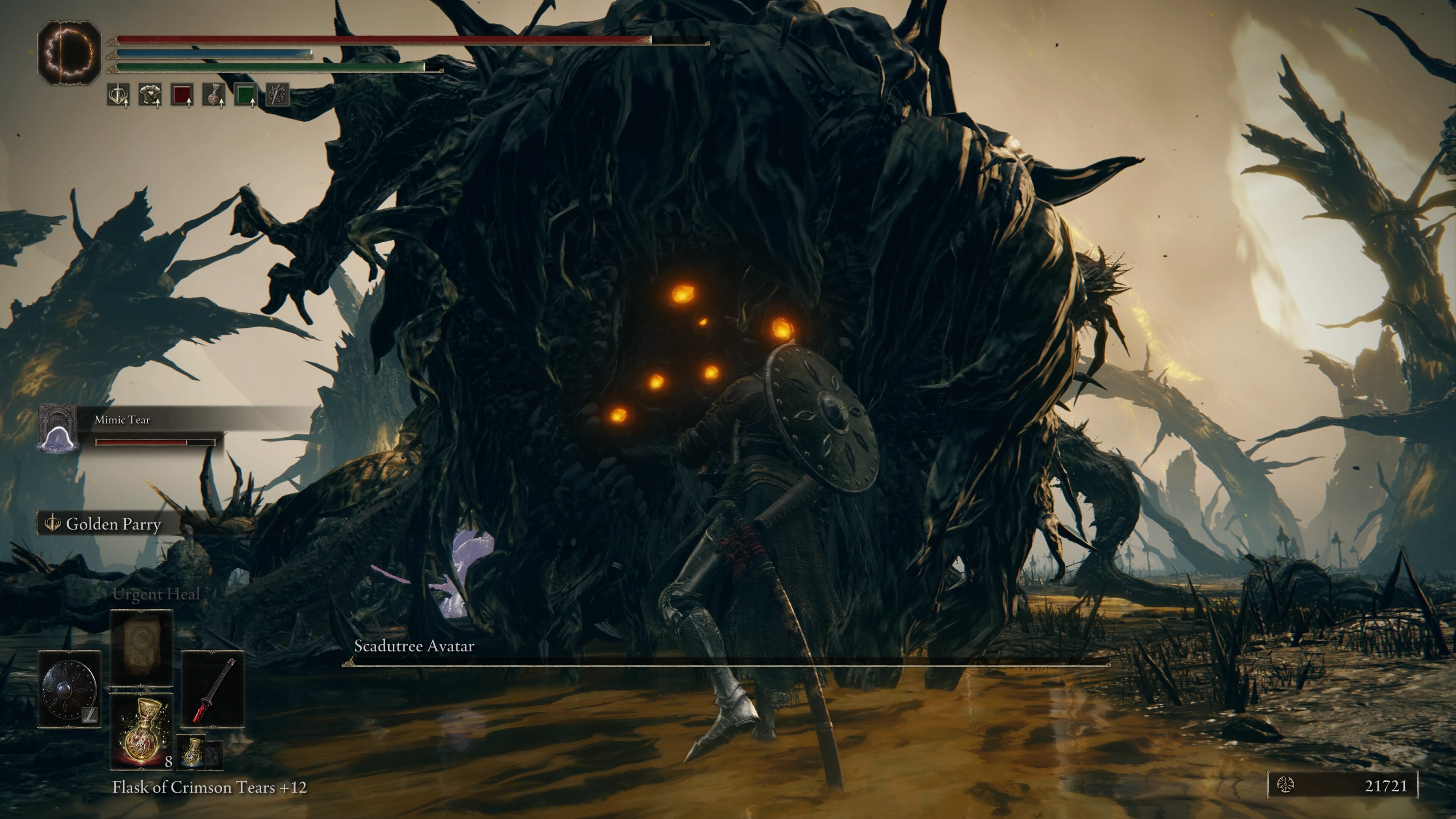
Task: Choose the red katana right-hand slot
Action: click(213, 689)
